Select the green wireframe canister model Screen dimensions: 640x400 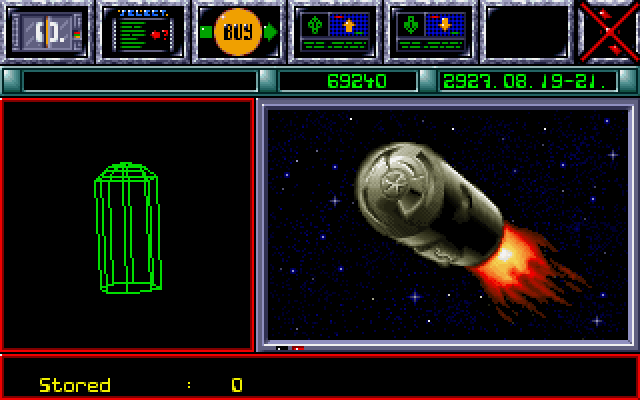coord(128,228)
